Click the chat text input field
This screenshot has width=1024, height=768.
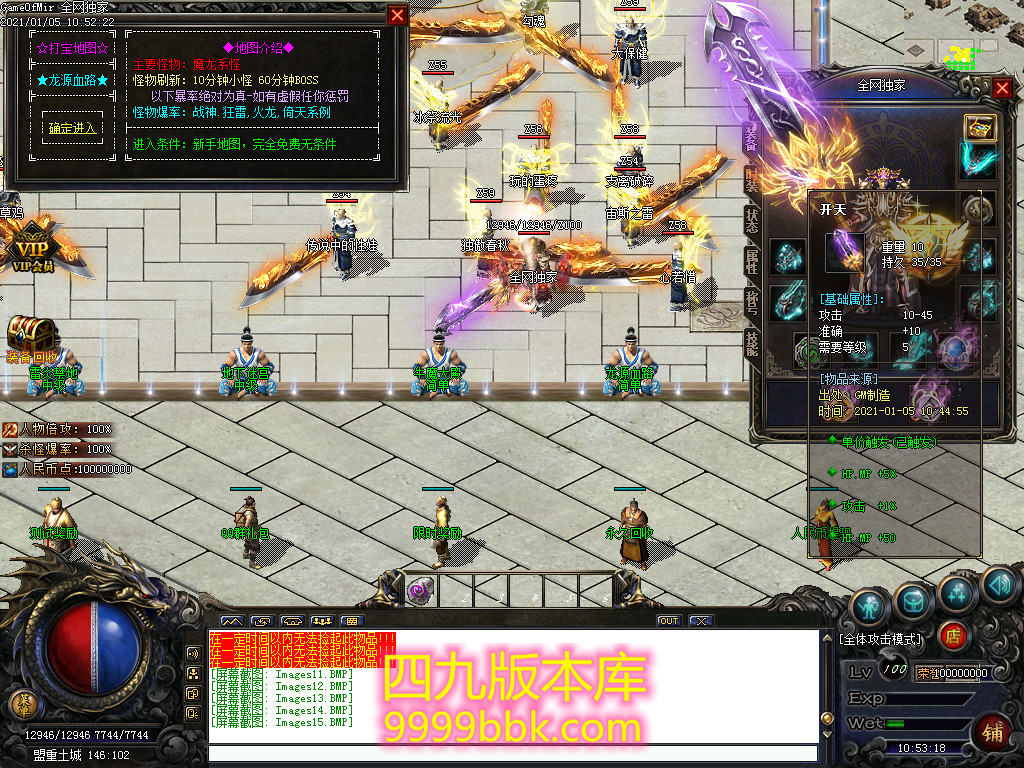pos(510,753)
